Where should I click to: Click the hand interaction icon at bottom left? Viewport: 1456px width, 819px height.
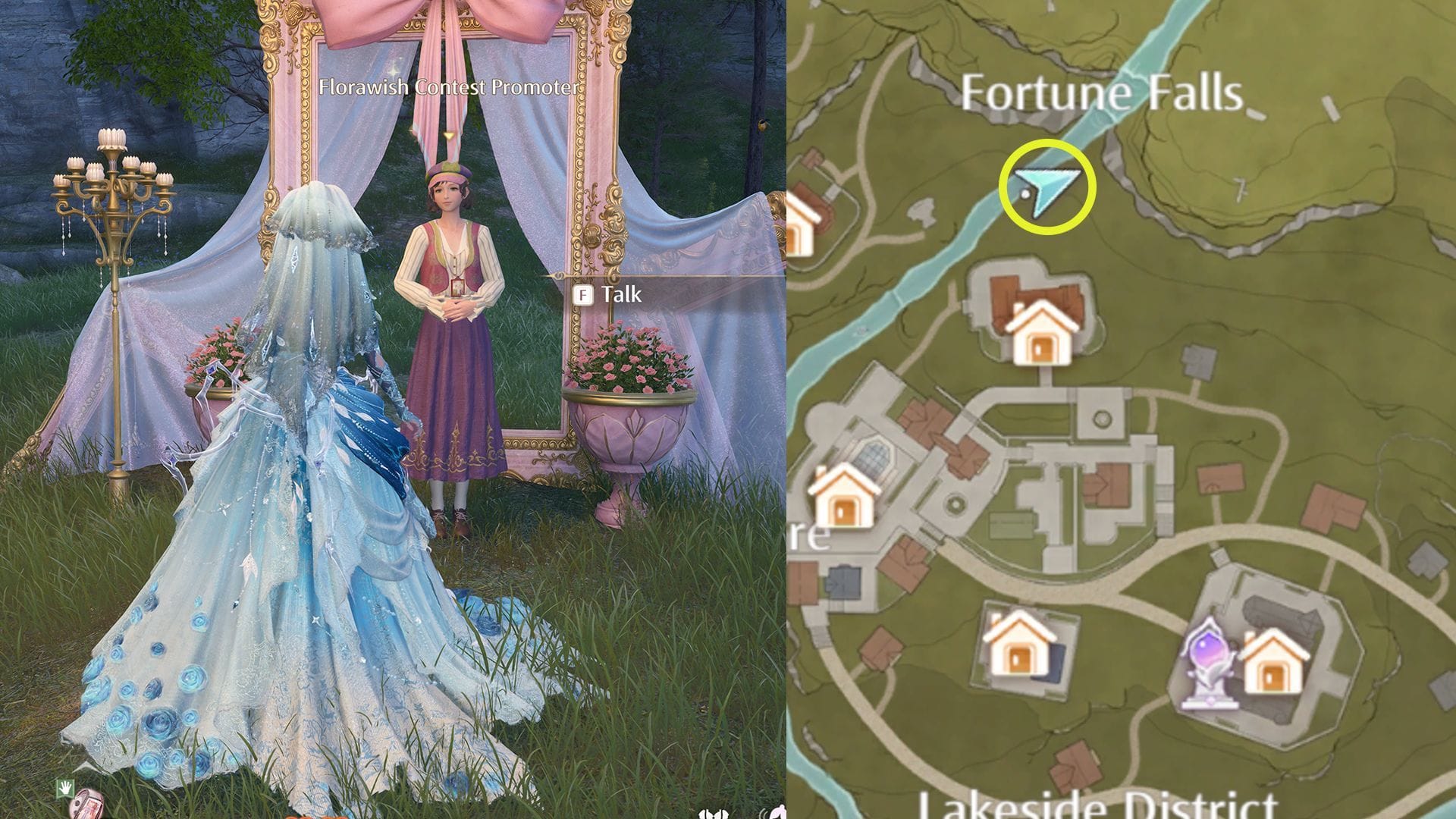65,786
